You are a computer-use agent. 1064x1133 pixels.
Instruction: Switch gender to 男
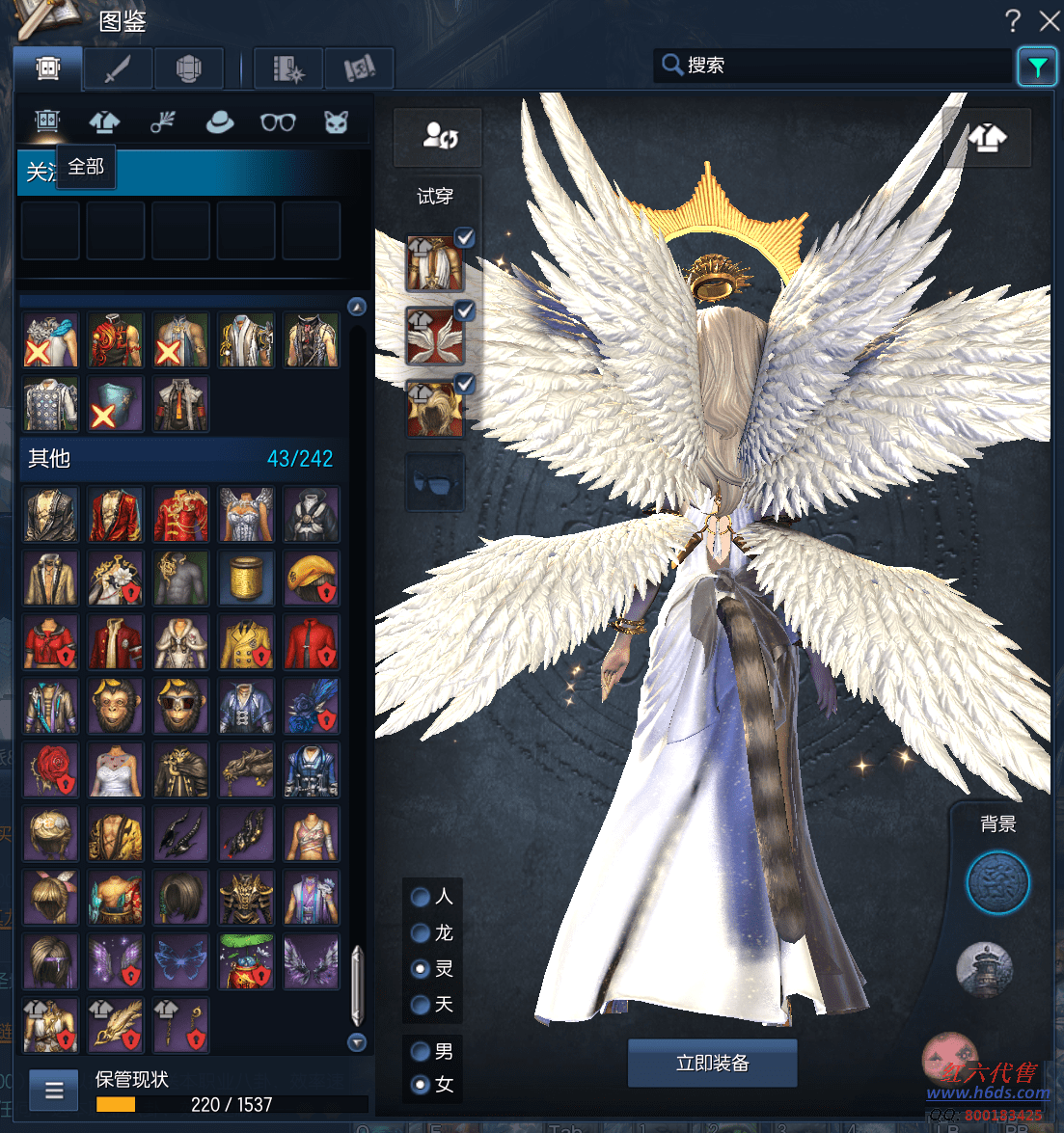421,1051
